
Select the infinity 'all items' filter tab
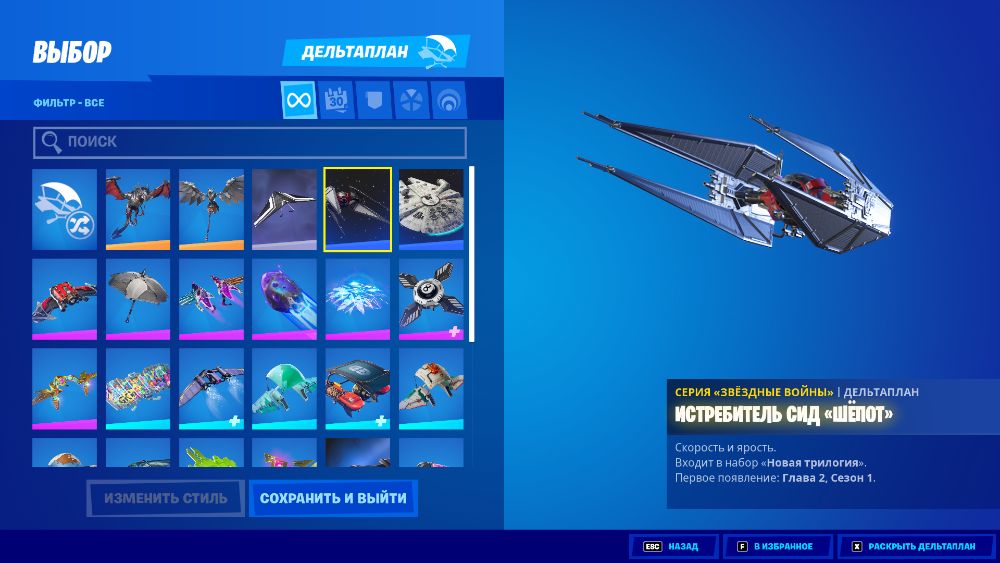pyautogui.click(x=299, y=100)
